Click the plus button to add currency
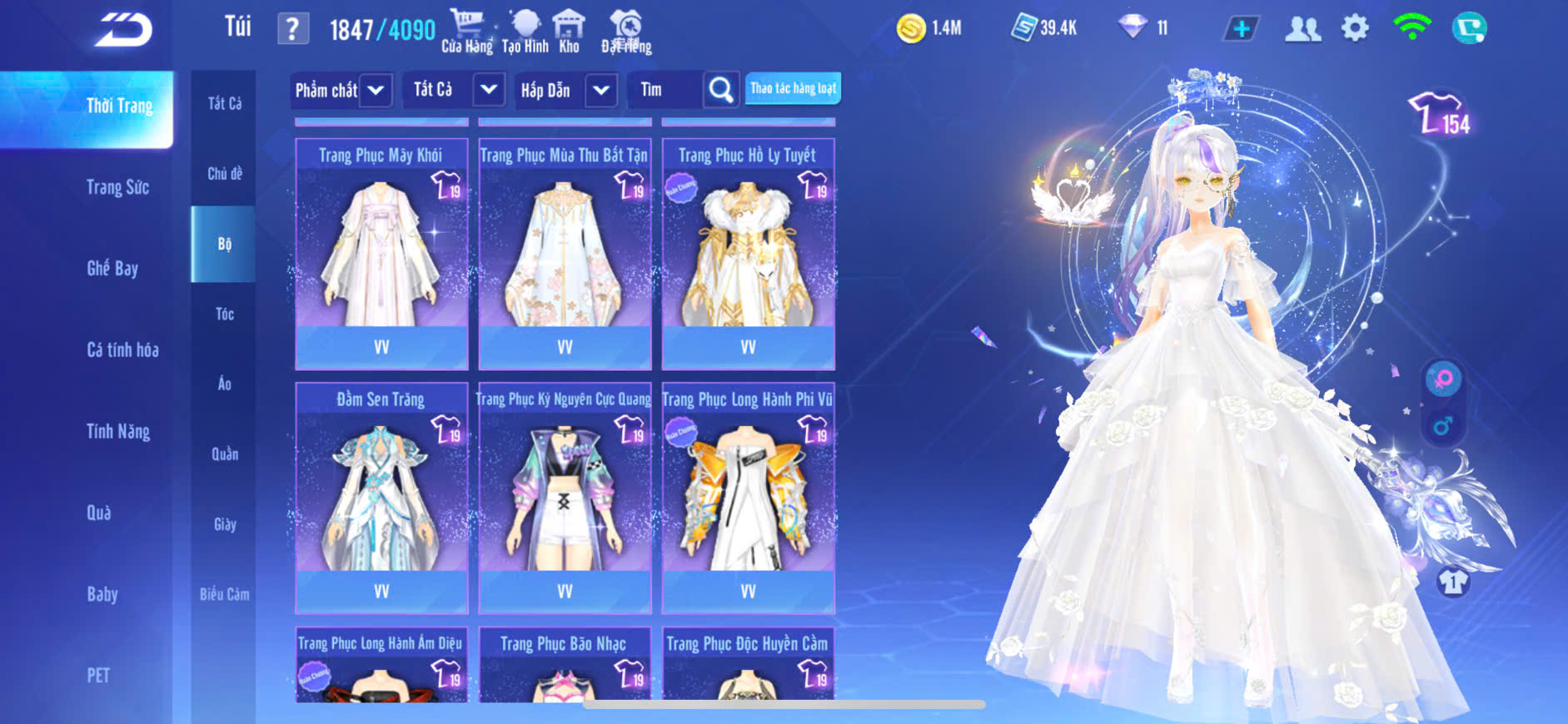Viewport: 1568px width, 724px height. pos(1241,29)
